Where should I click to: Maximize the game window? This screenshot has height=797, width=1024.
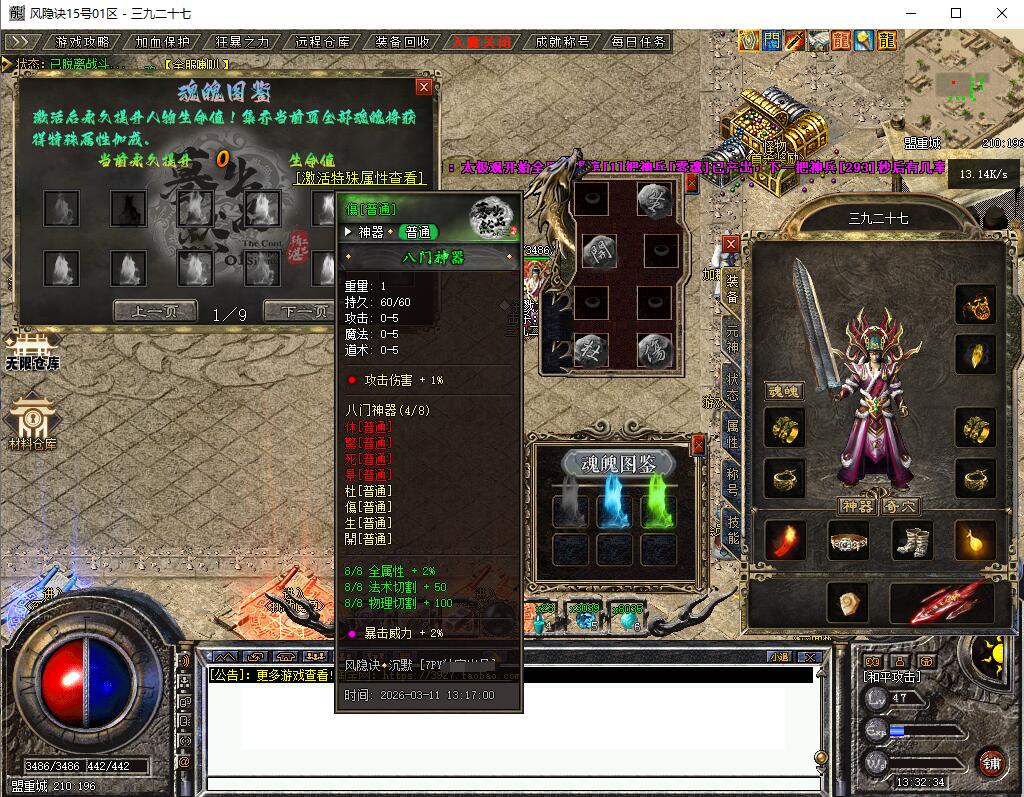pos(956,13)
